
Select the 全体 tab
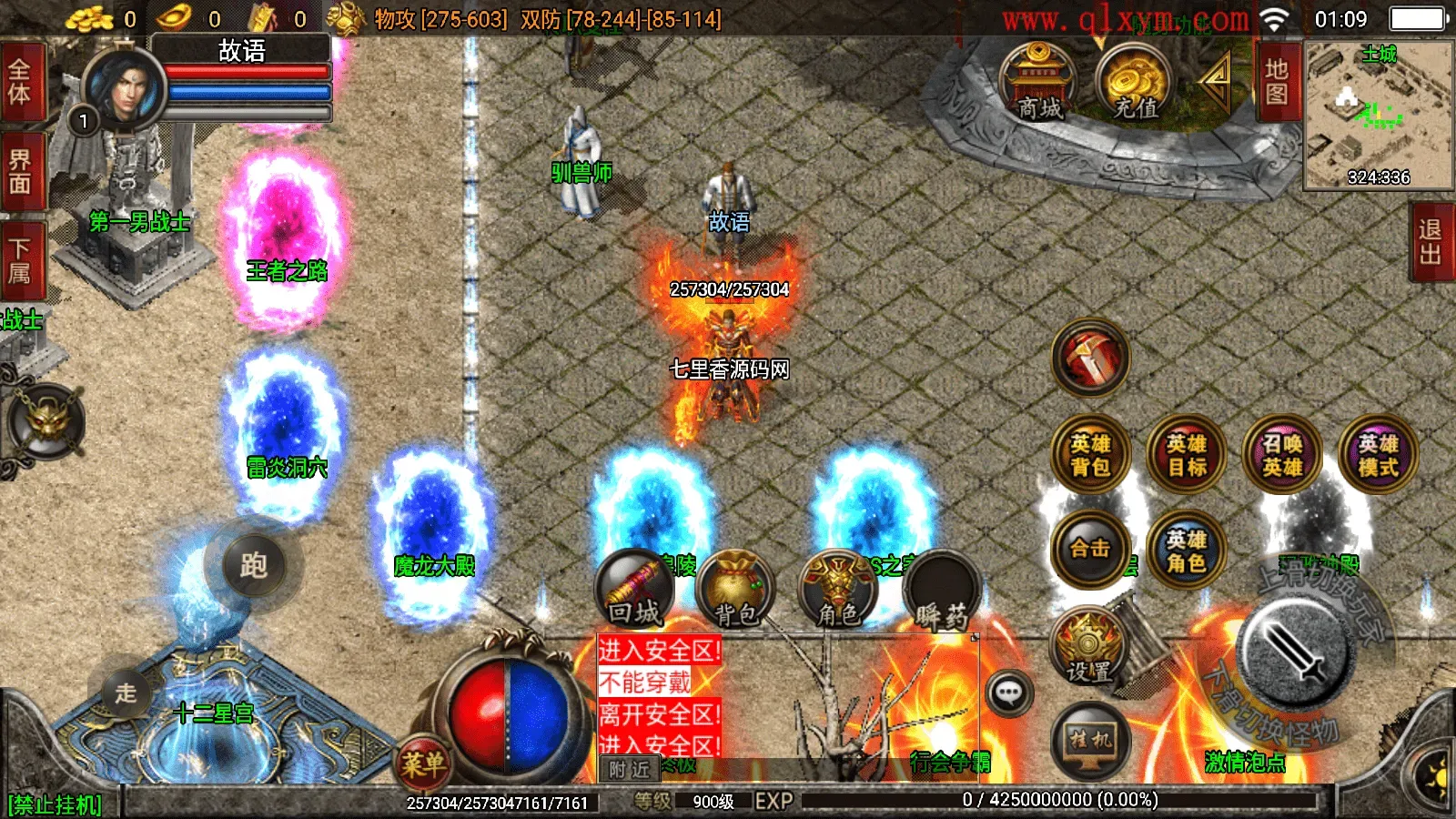[20, 82]
